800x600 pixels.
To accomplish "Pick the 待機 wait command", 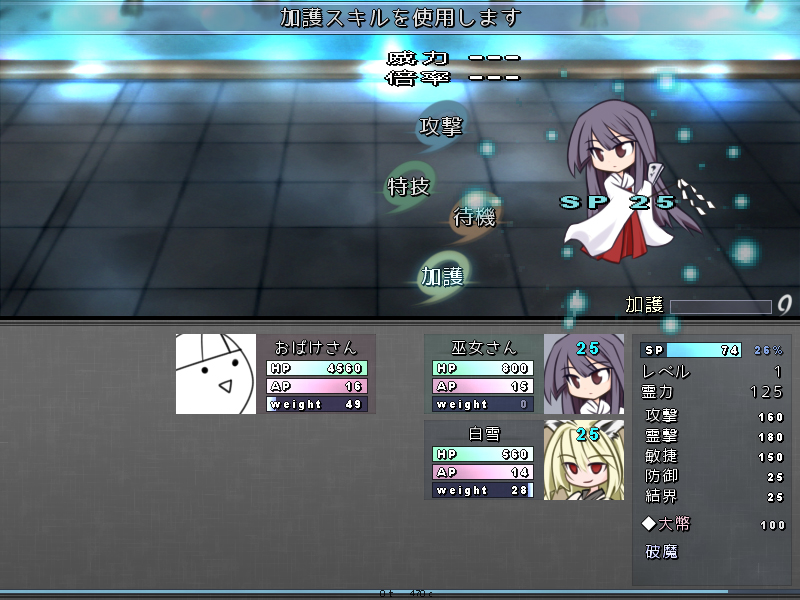I will coord(474,216).
